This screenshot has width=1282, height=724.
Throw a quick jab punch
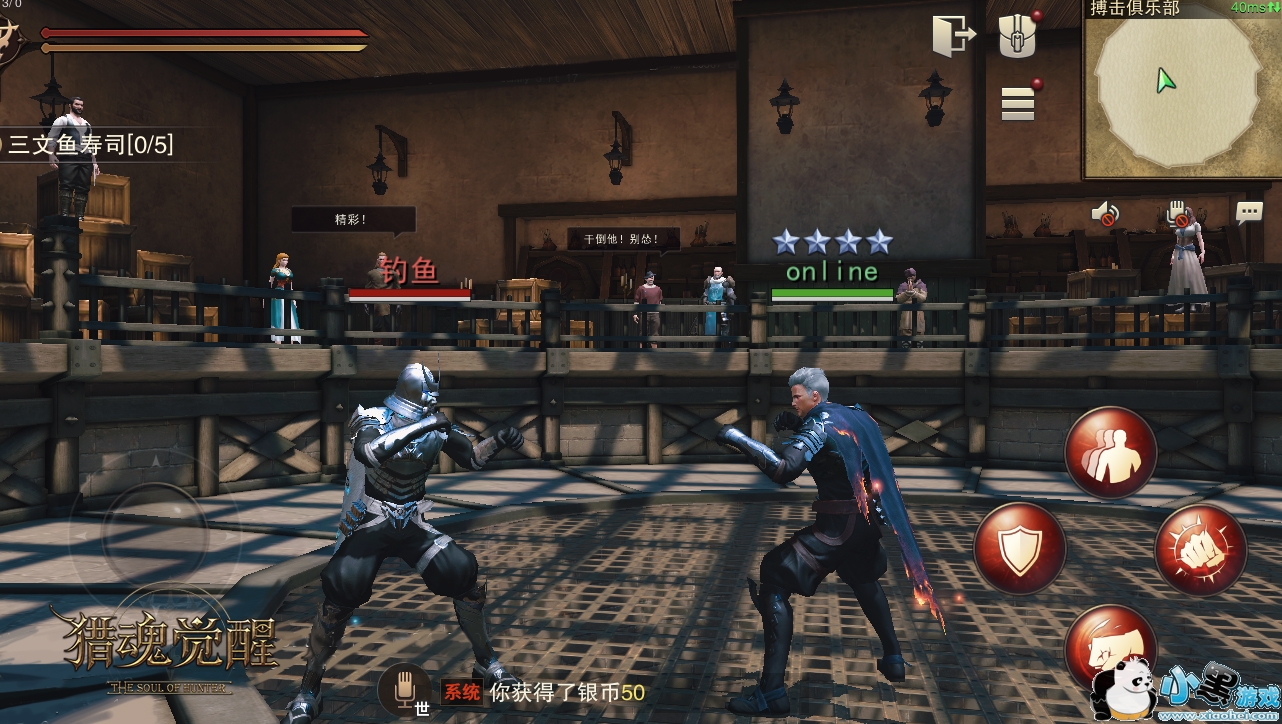pyautogui.click(x=1108, y=646)
